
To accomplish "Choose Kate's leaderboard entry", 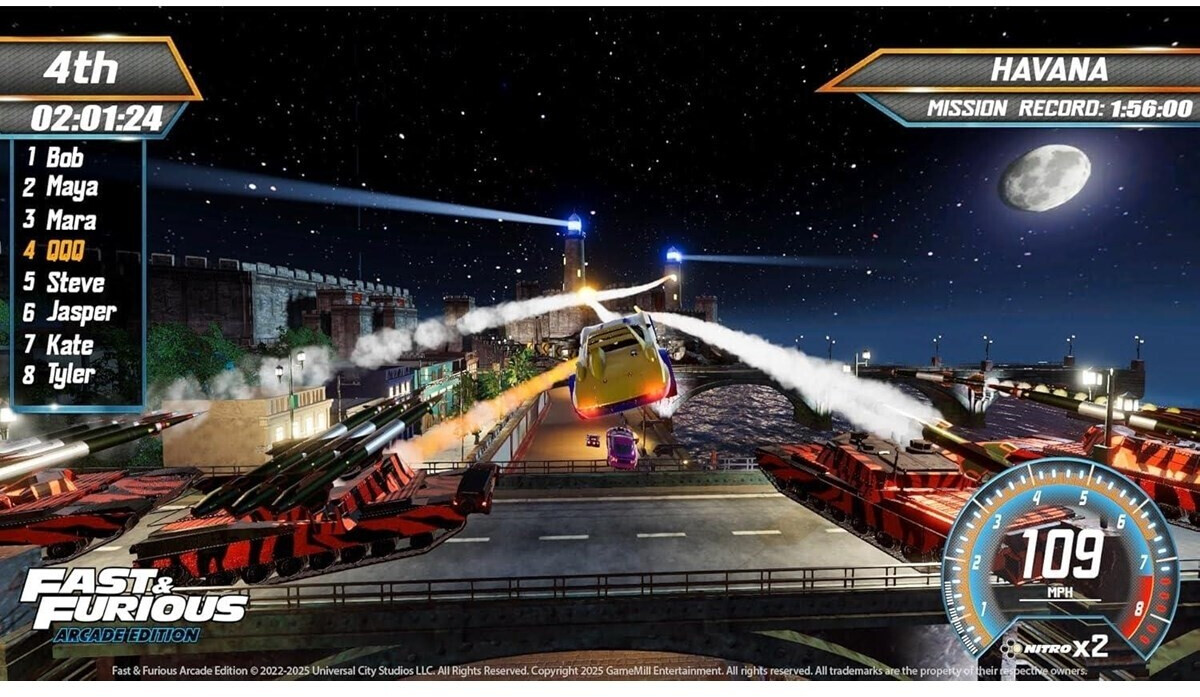I will pos(69,345).
